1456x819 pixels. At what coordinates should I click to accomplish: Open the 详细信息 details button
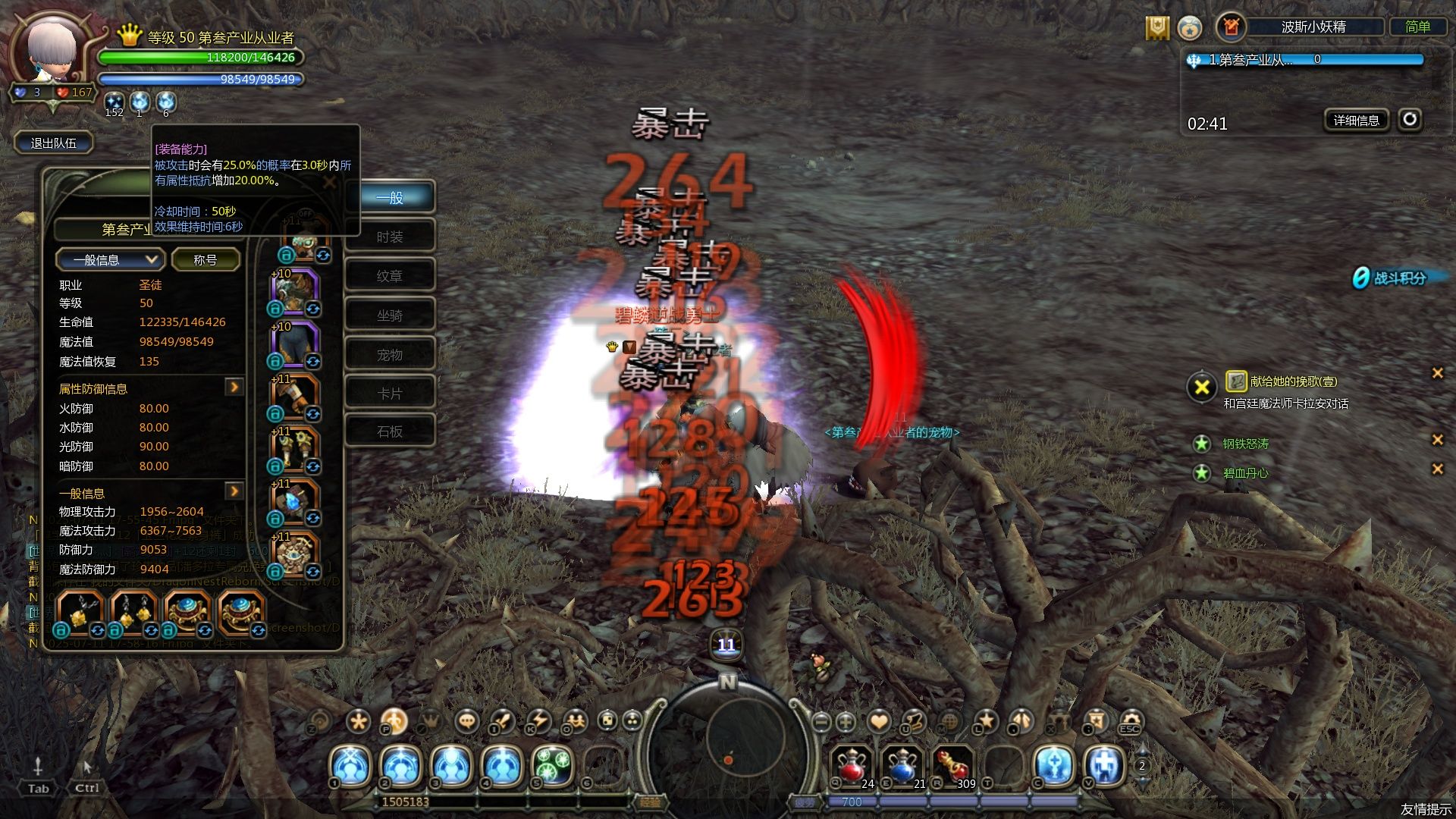pos(1356,120)
